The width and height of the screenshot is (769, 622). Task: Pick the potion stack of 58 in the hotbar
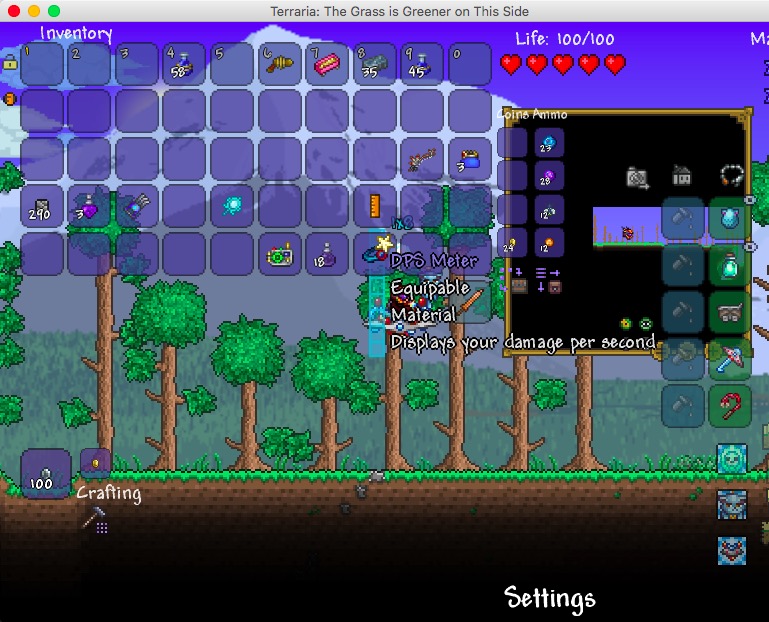(x=184, y=65)
